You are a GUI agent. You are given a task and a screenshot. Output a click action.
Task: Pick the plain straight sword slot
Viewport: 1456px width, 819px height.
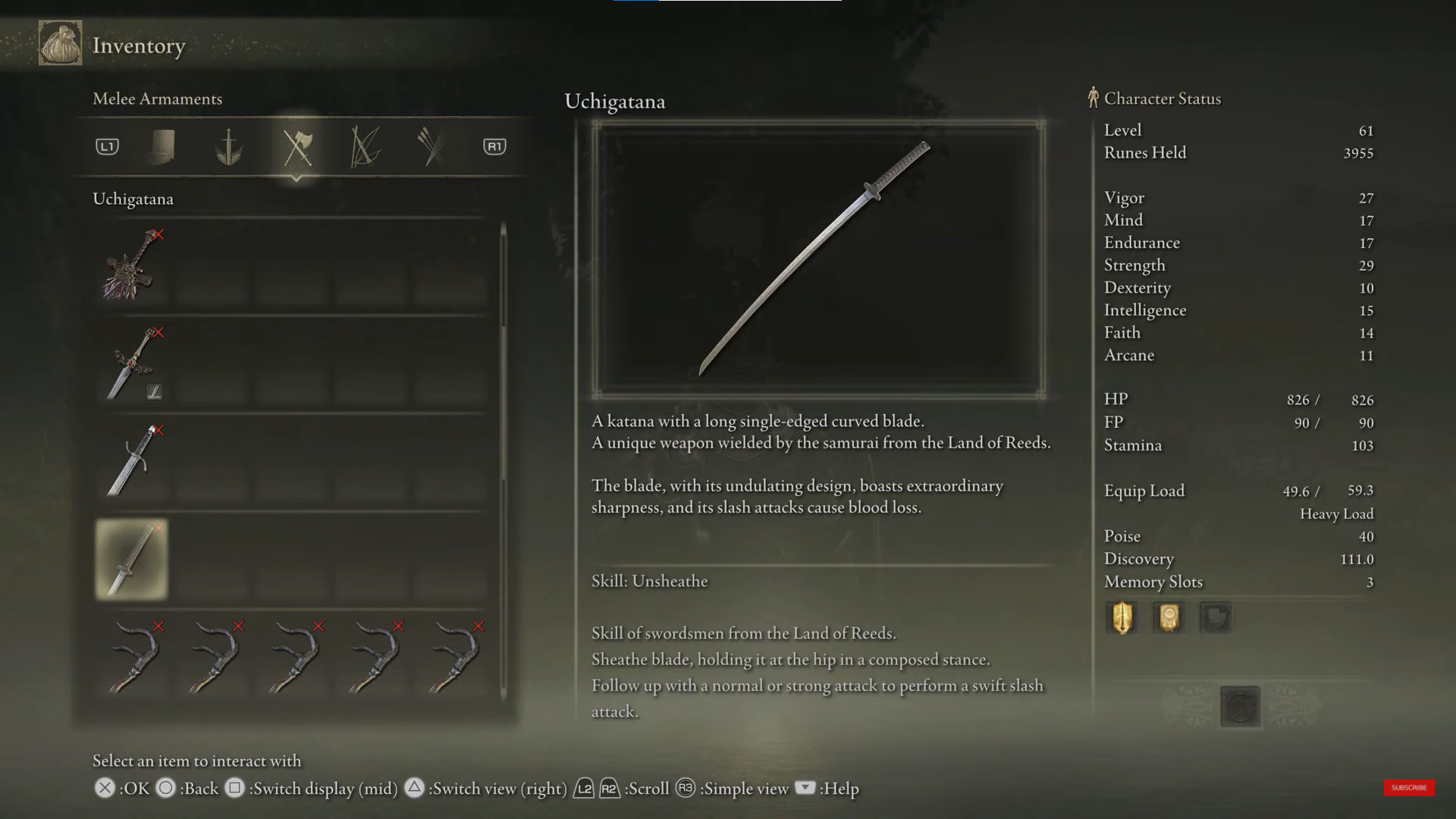(131, 461)
